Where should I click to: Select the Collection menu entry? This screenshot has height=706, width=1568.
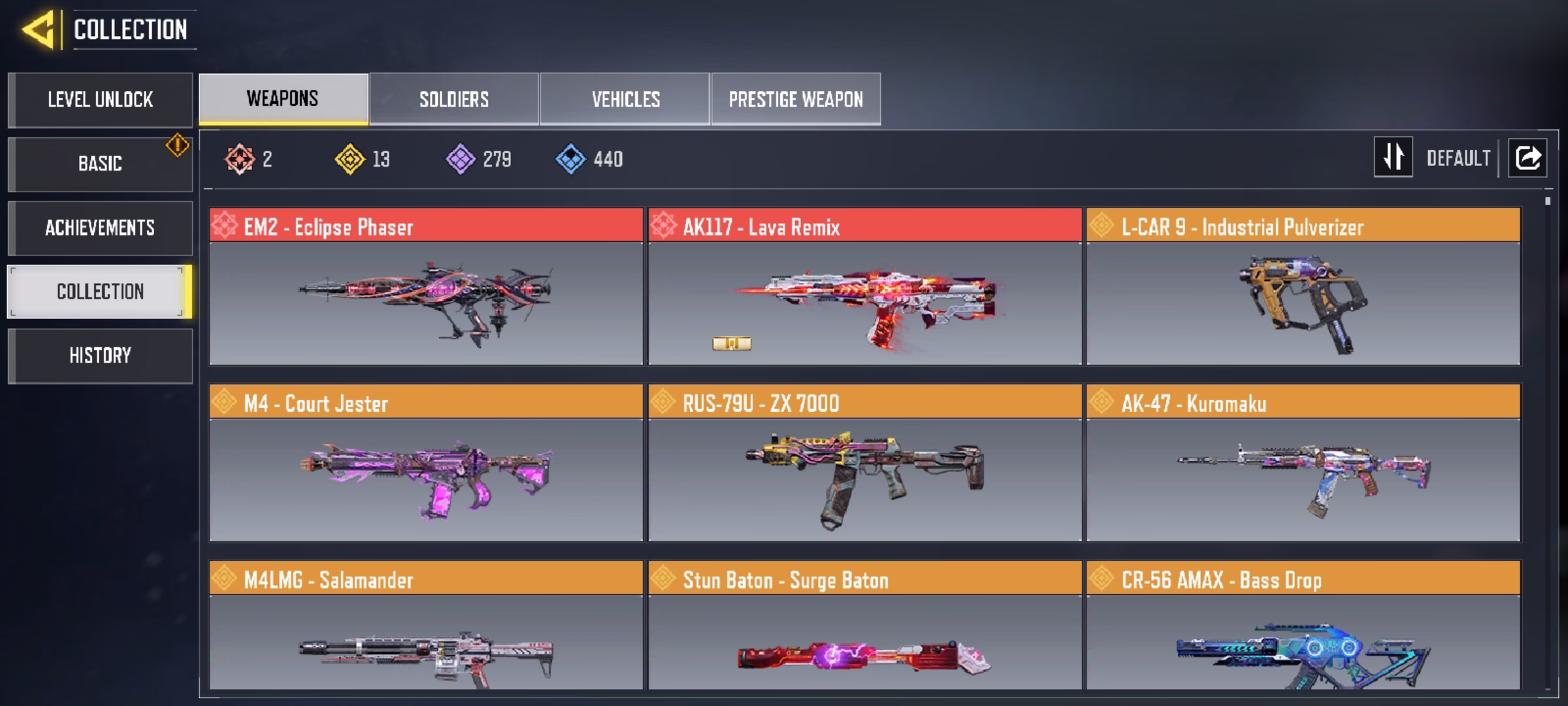pos(100,292)
